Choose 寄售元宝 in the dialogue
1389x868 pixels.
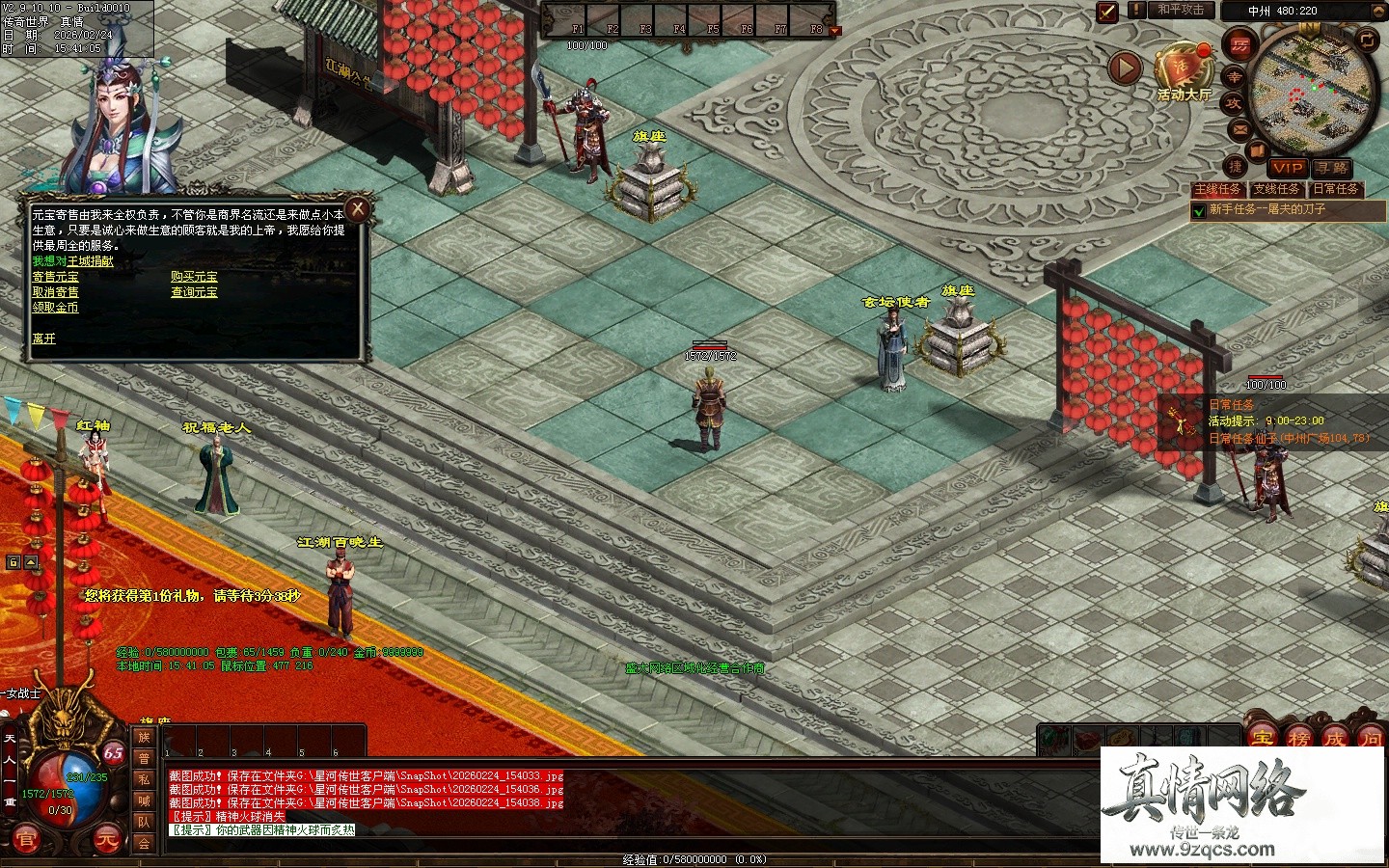pyautogui.click(x=56, y=277)
